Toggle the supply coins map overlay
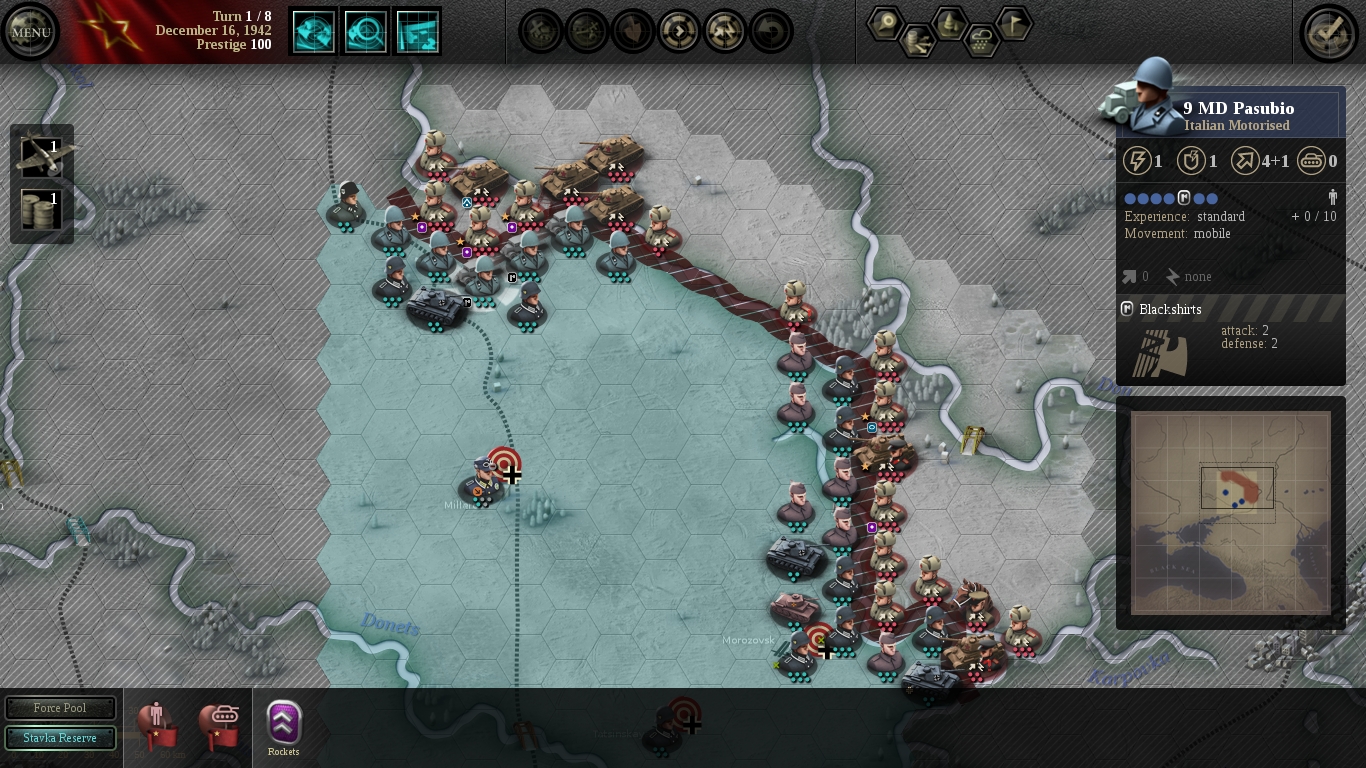The width and height of the screenshot is (1366, 768). 918,40
